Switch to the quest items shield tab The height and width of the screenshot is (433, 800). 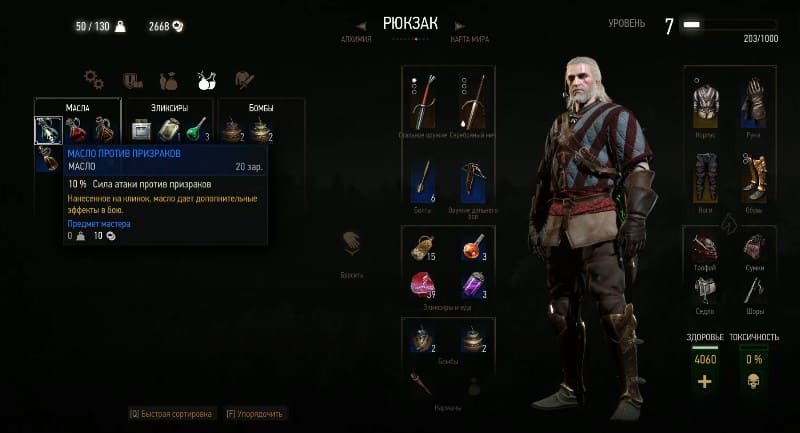point(132,79)
